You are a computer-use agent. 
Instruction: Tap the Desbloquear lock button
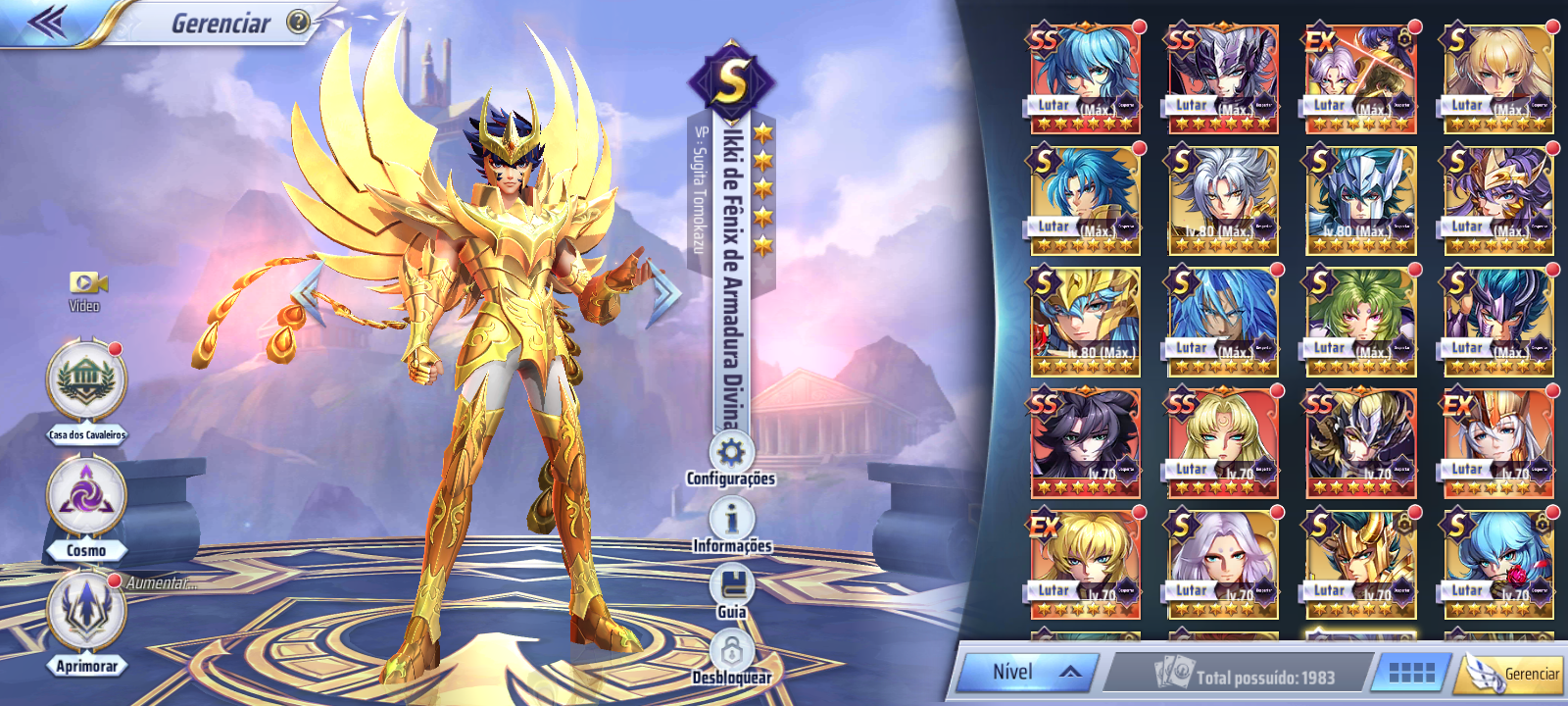731,650
